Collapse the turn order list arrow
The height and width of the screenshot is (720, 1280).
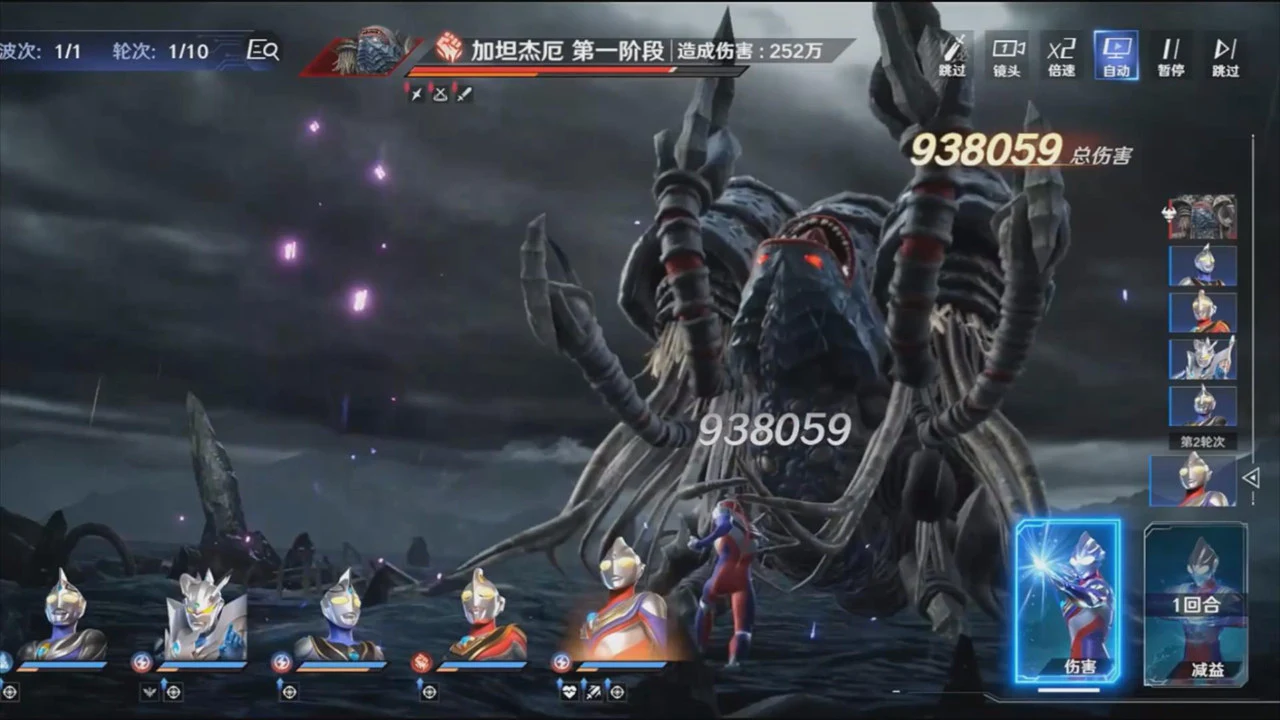(x=1250, y=478)
